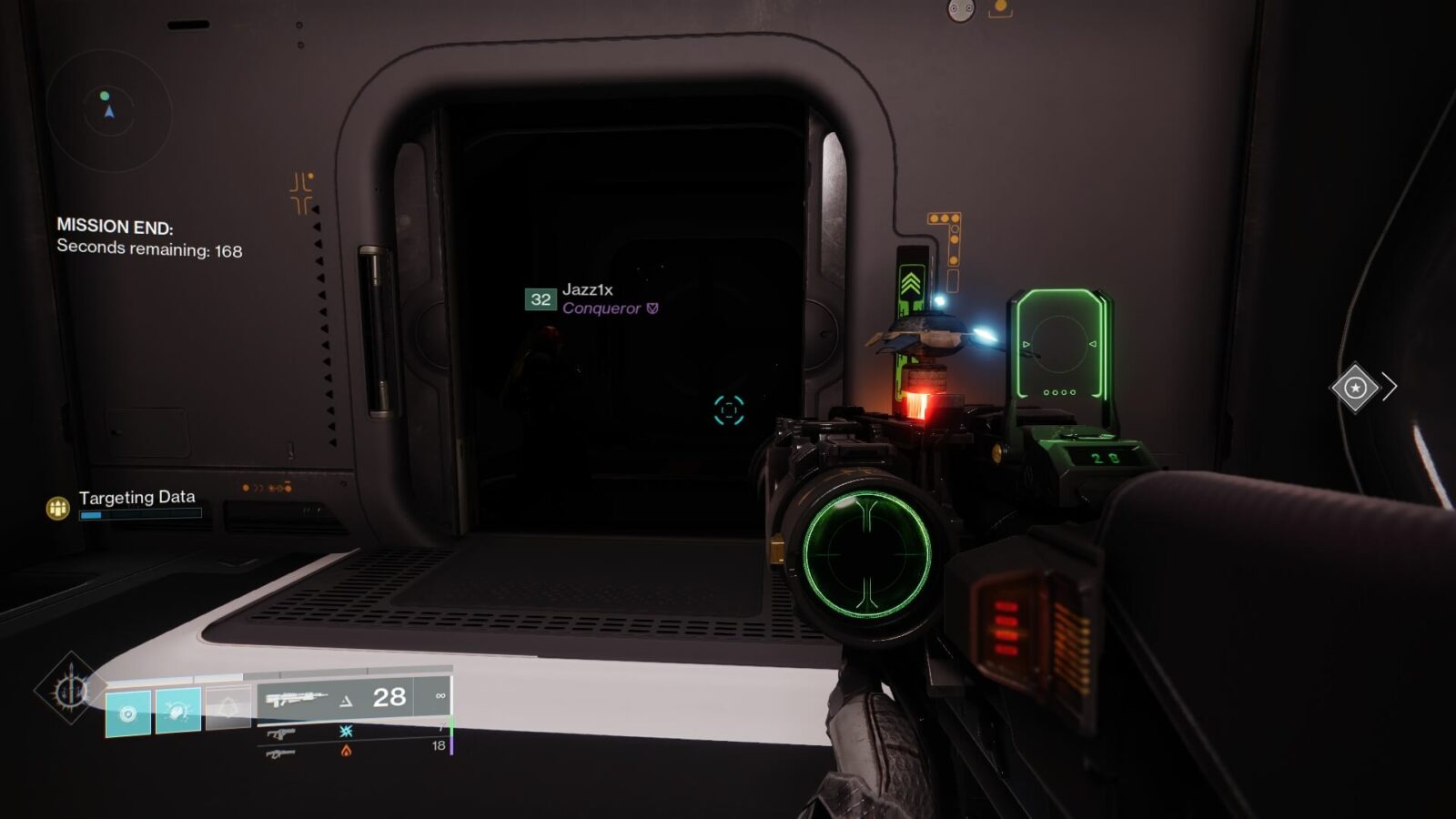Select the grenade ability icon
The width and height of the screenshot is (1456, 819).
point(126,713)
